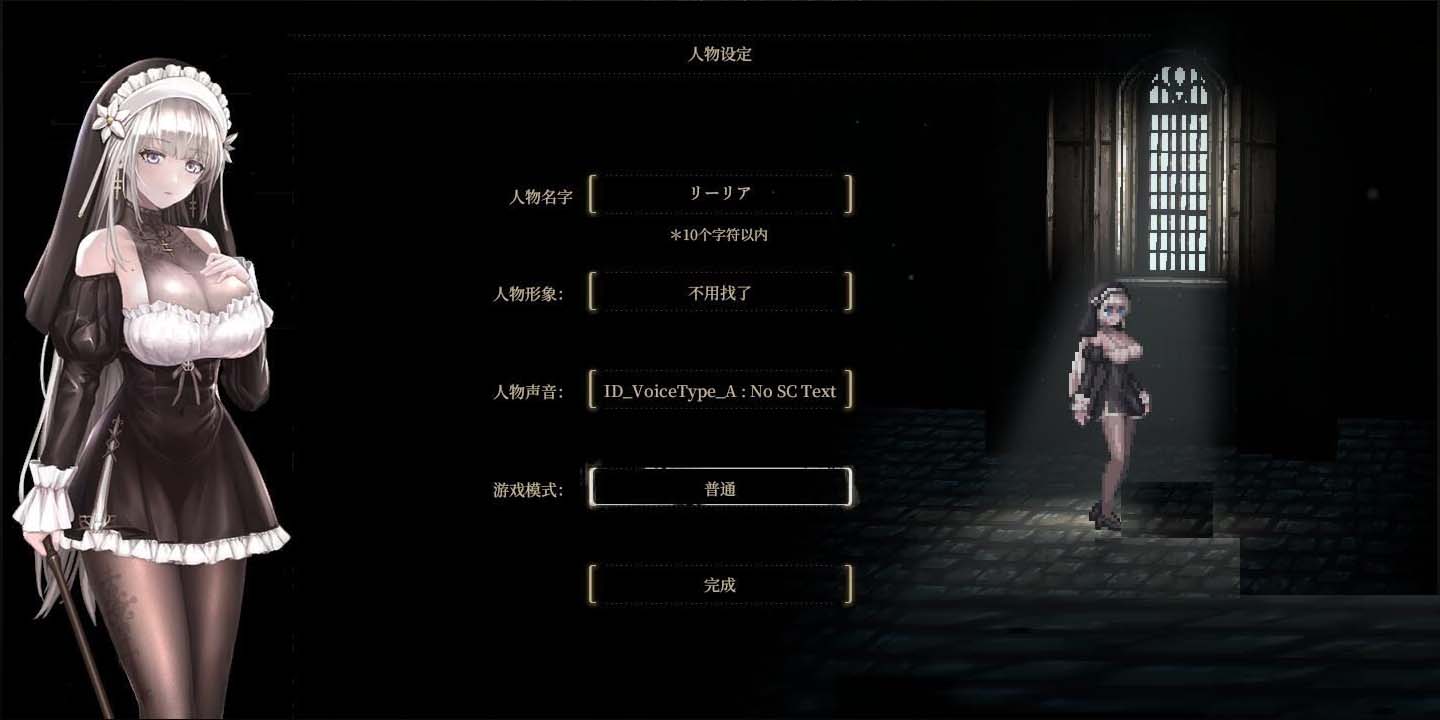This screenshot has height=720, width=1440.
Task: Click the left bracket of the voice selector
Action: (593, 391)
